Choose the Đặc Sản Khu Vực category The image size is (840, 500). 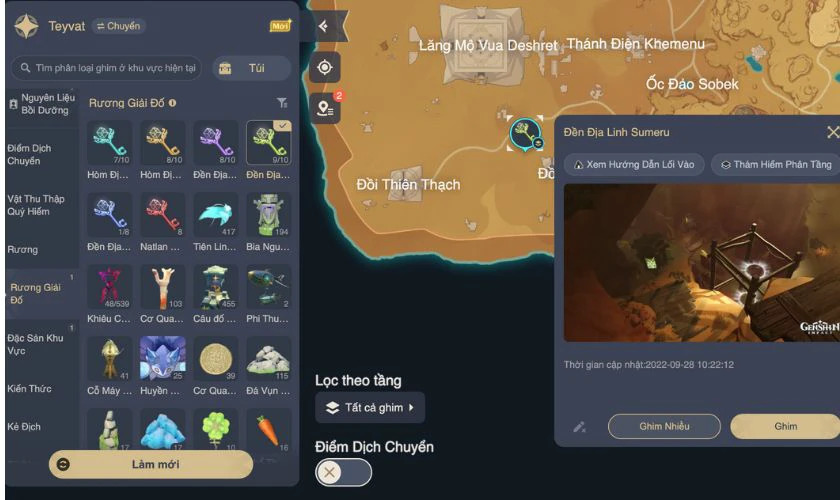tap(37, 345)
